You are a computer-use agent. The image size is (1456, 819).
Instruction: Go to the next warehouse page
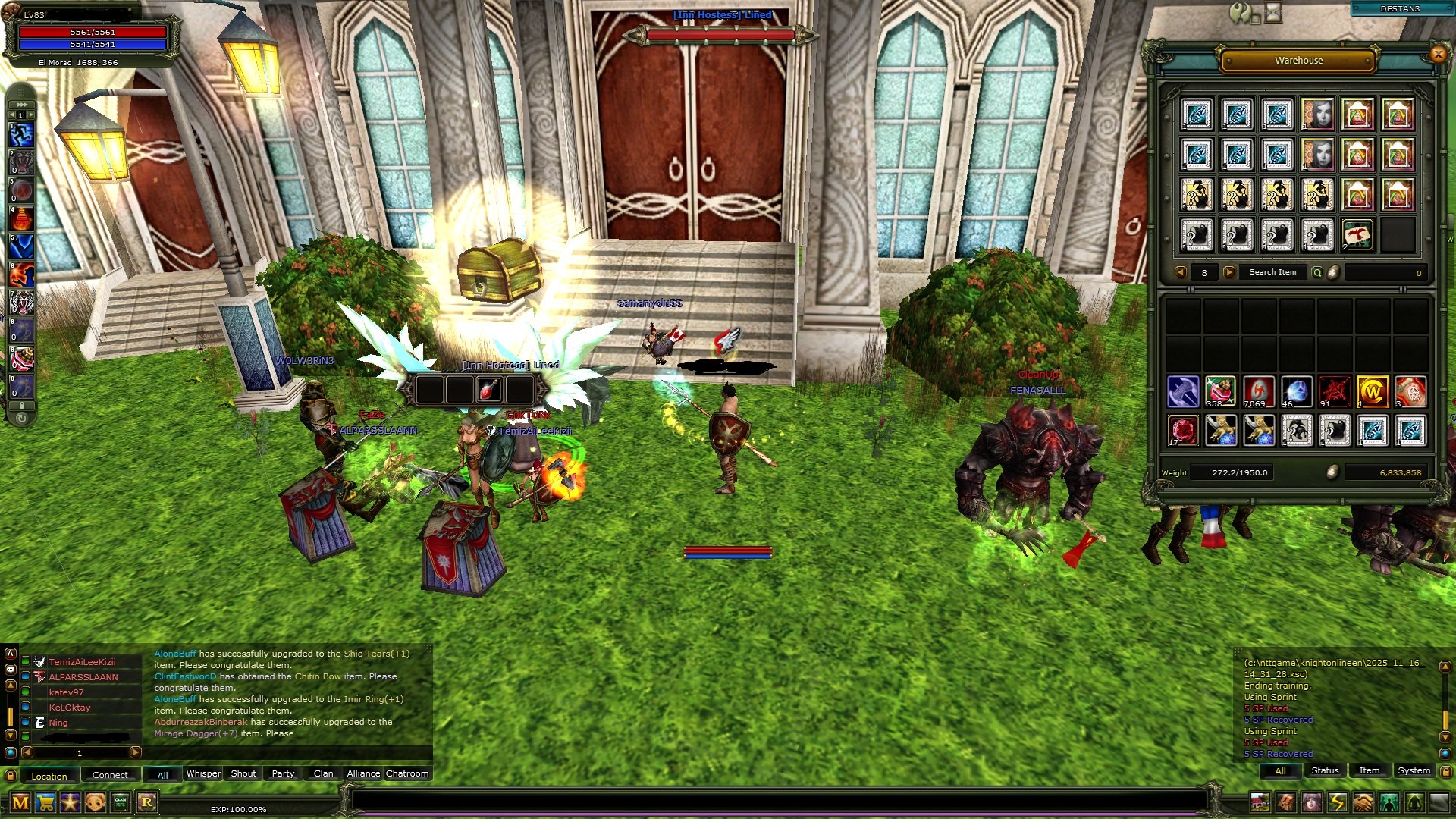[1229, 272]
